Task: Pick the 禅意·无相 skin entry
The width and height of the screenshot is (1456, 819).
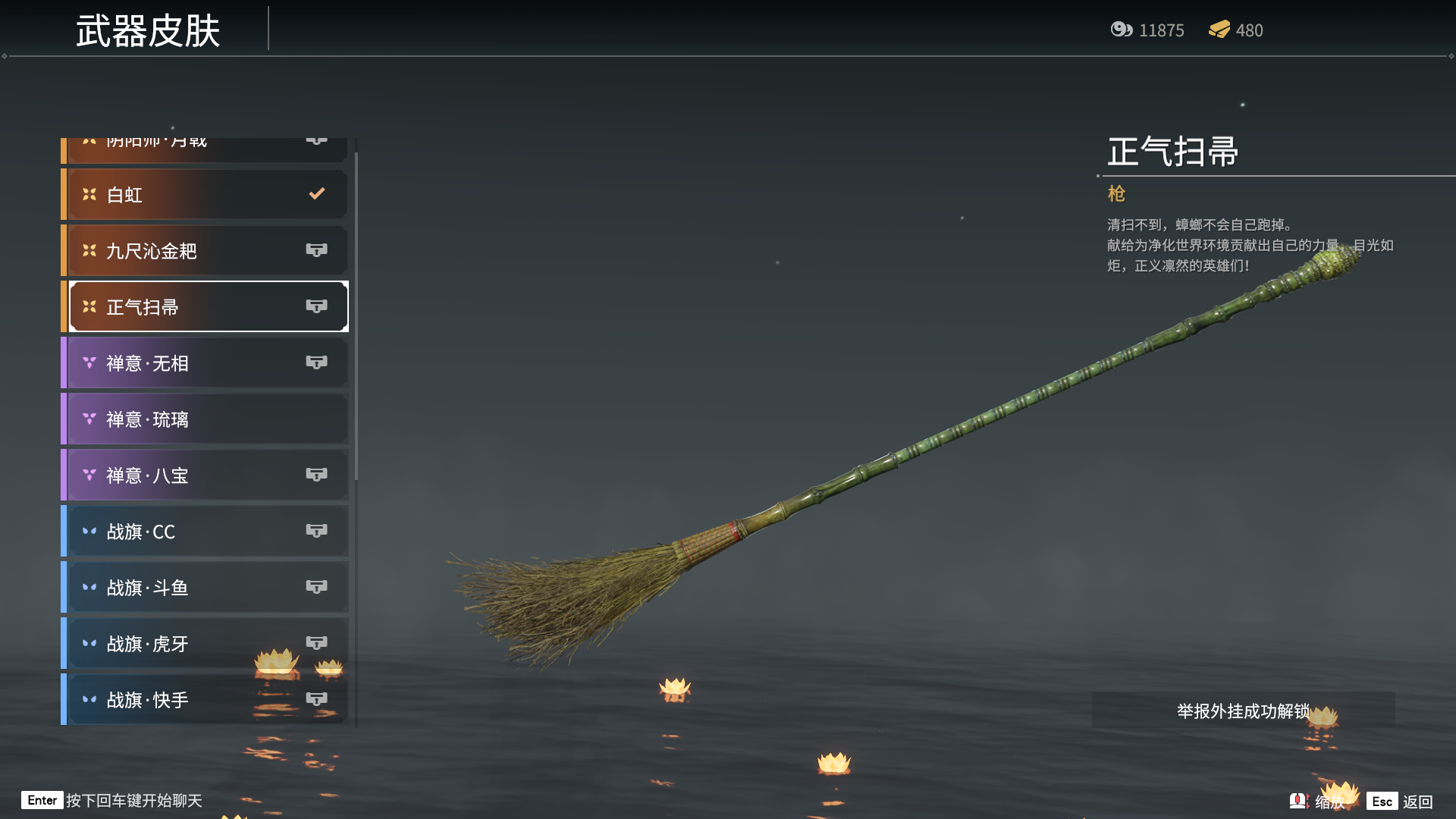Action: tap(206, 363)
